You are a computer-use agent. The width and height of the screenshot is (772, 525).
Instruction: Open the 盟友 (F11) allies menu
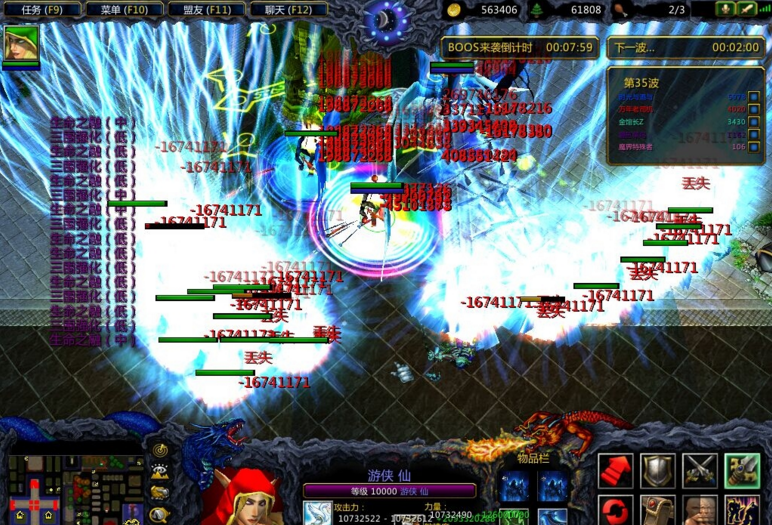(x=207, y=10)
